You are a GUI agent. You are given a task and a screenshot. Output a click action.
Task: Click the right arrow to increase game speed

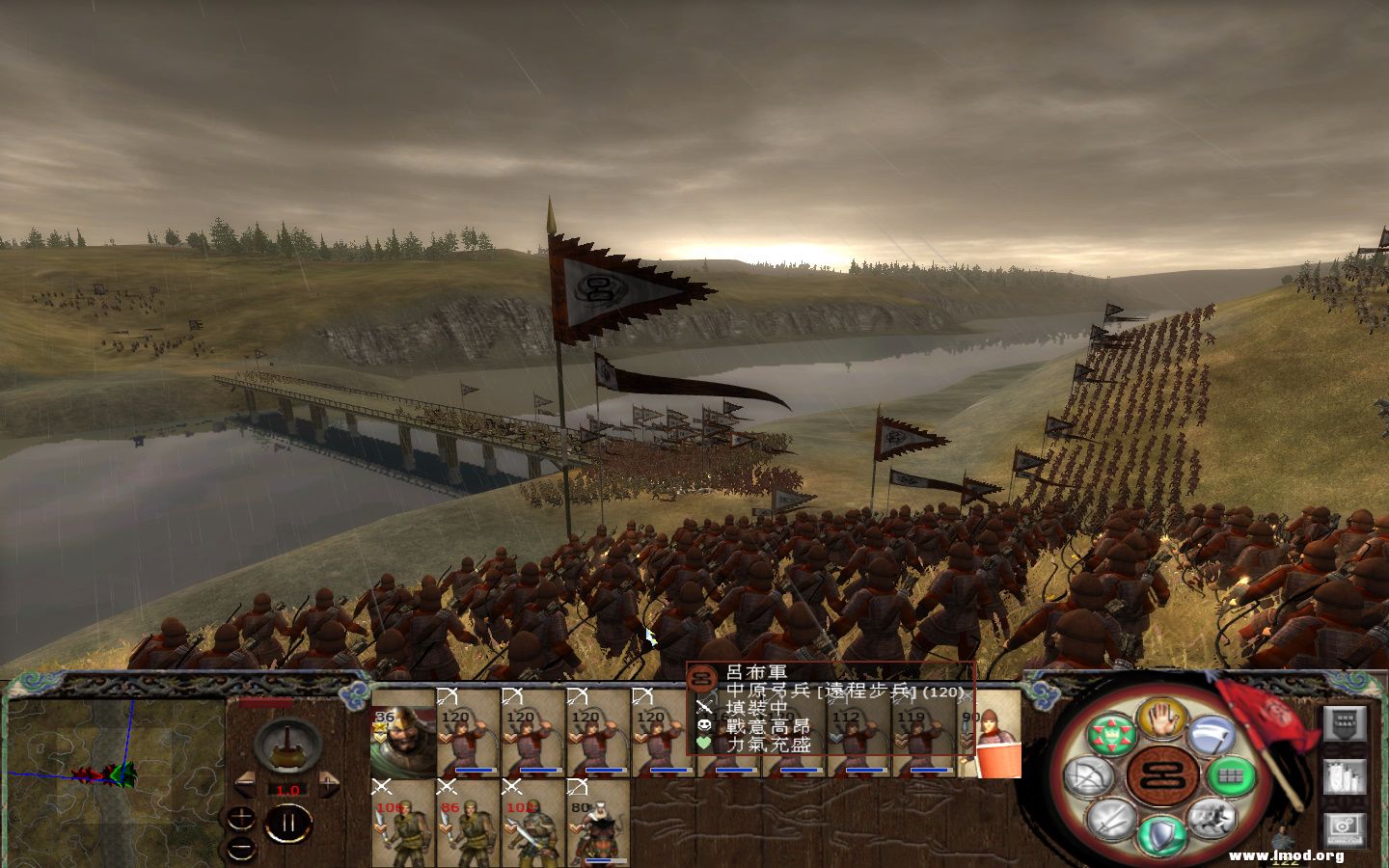tap(329, 784)
